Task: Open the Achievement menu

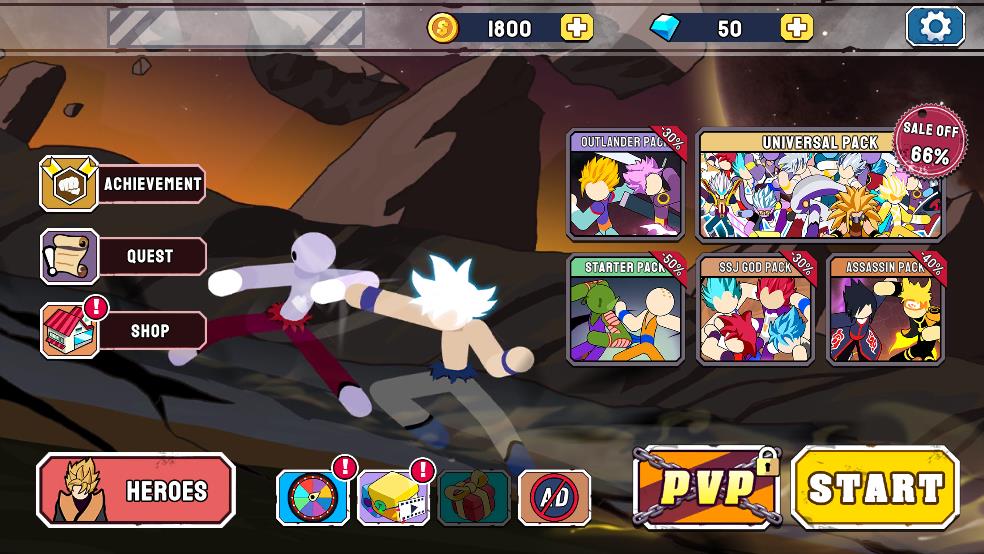Action: click(x=122, y=184)
